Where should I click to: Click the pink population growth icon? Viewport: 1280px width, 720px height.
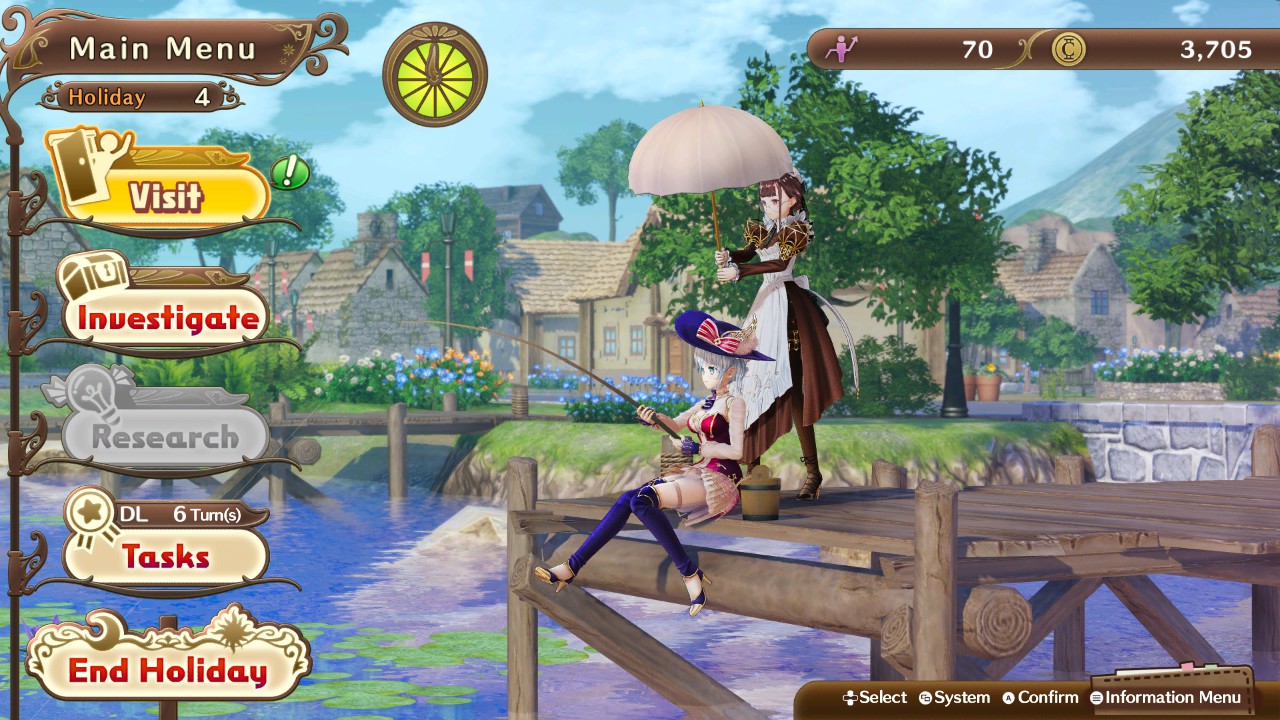pos(843,49)
